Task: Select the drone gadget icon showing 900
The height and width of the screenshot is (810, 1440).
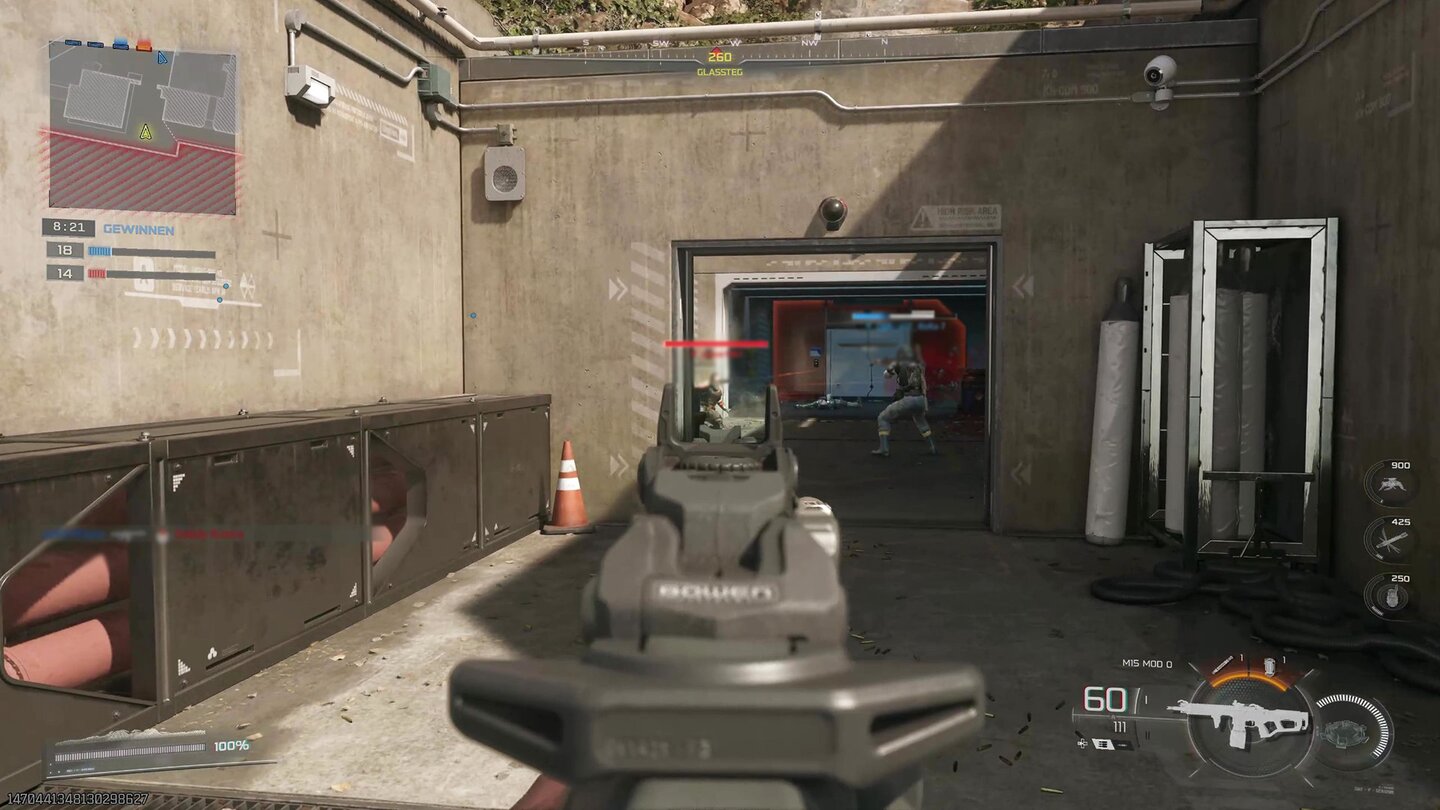Action: 1392,486
